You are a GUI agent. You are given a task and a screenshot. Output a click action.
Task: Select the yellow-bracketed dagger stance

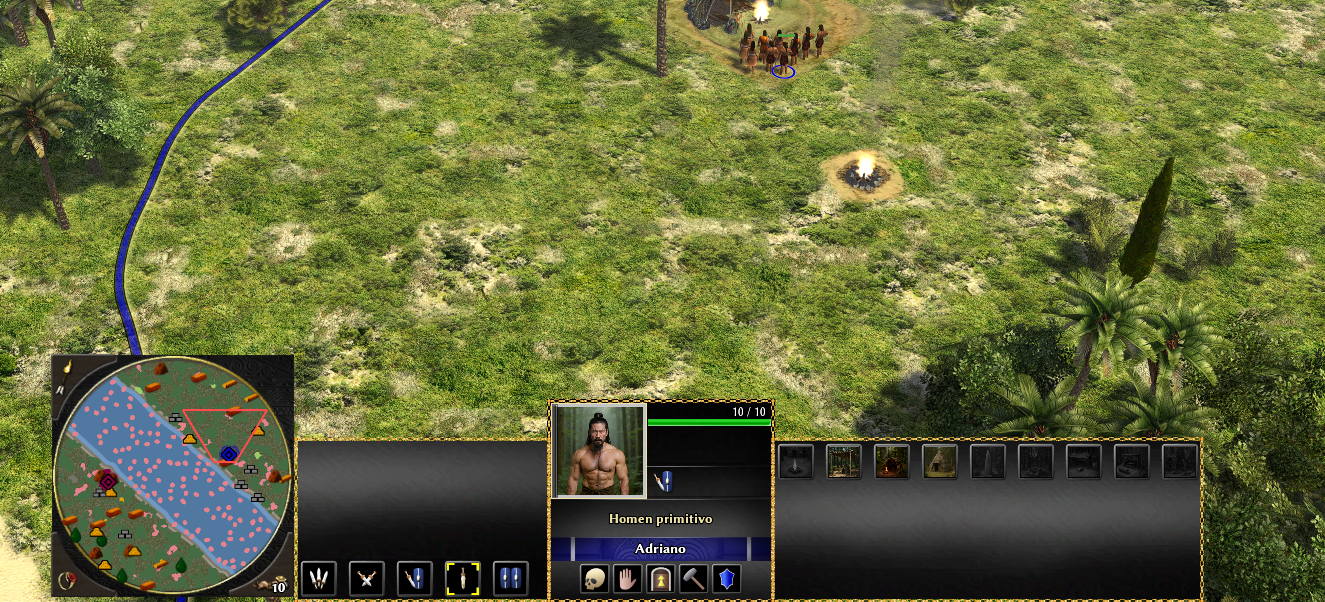click(x=462, y=578)
